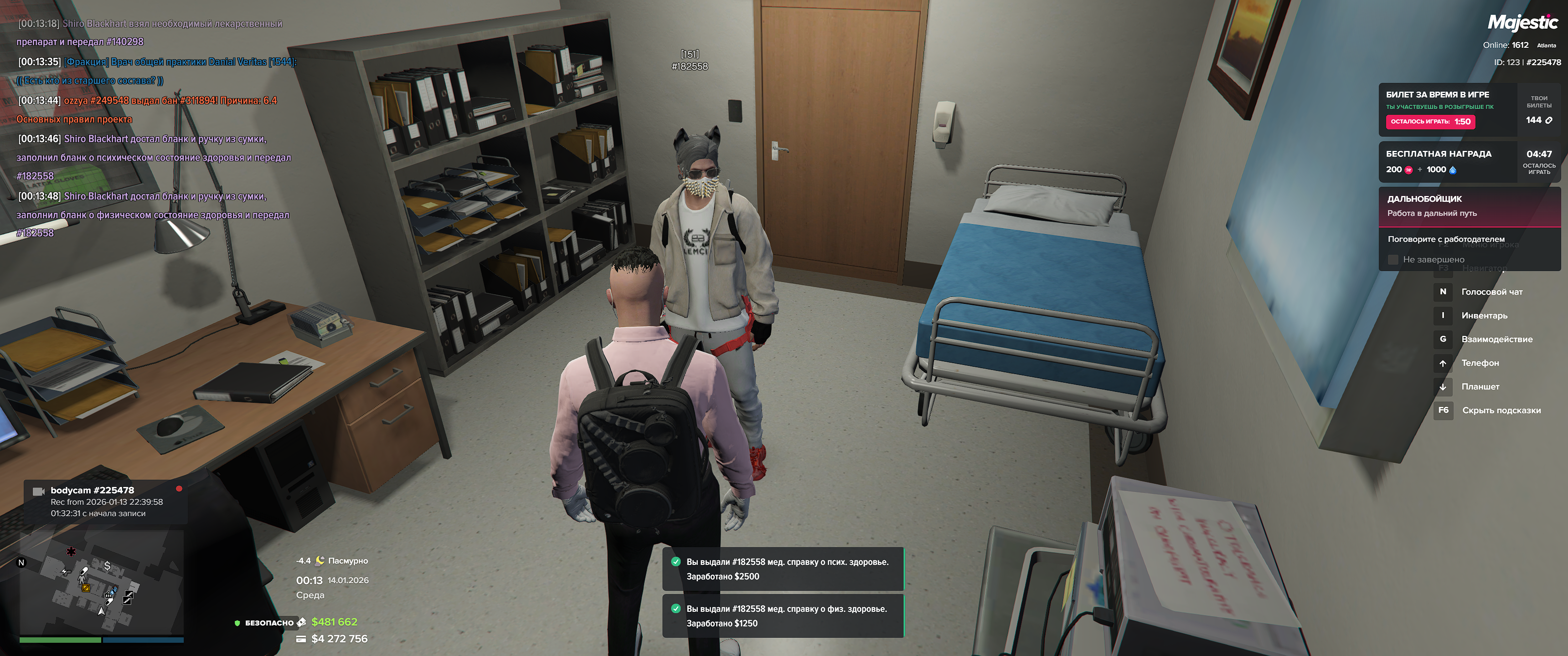Select the "Дальнобойщик" quest tracker header
Screen dimensions: 1568x656
point(1468,206)
